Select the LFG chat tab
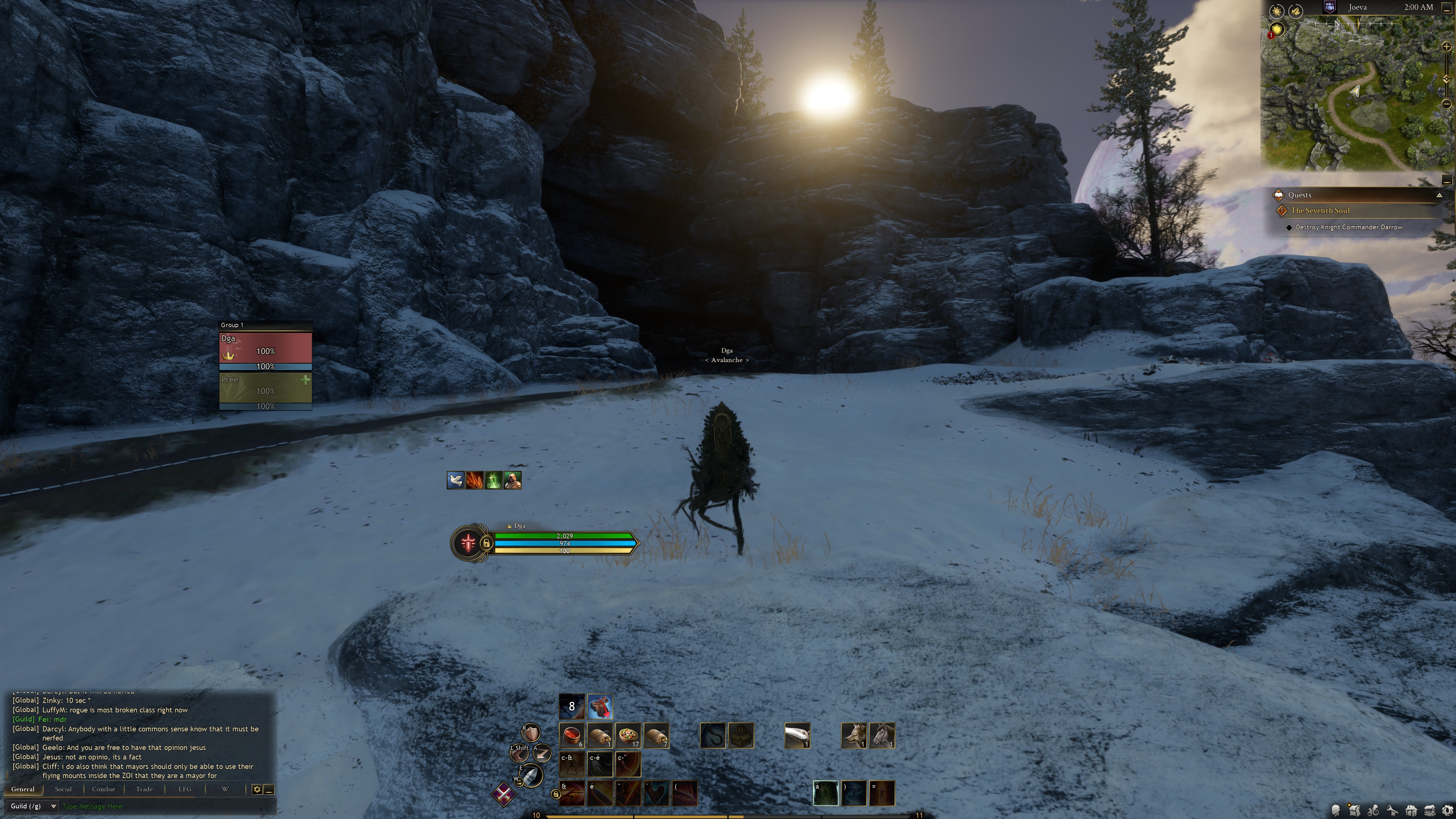The width and height of the screenshot is (1456, 819). pyautogui.click(x=185, y=789)
